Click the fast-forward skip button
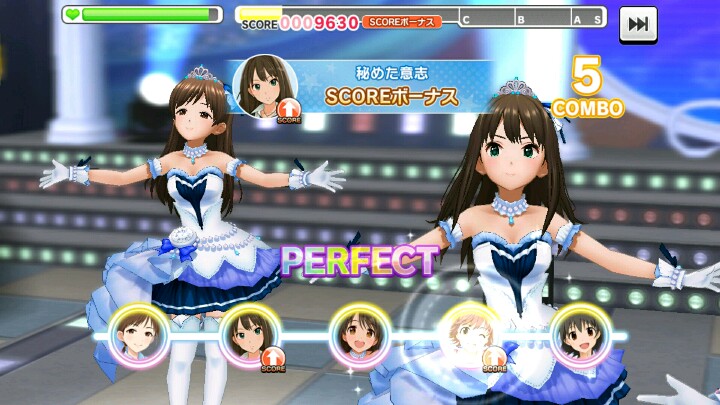Image resolution: width=720 pixels, height=405 pixels. pyautogui.click(x=637, y=24)
